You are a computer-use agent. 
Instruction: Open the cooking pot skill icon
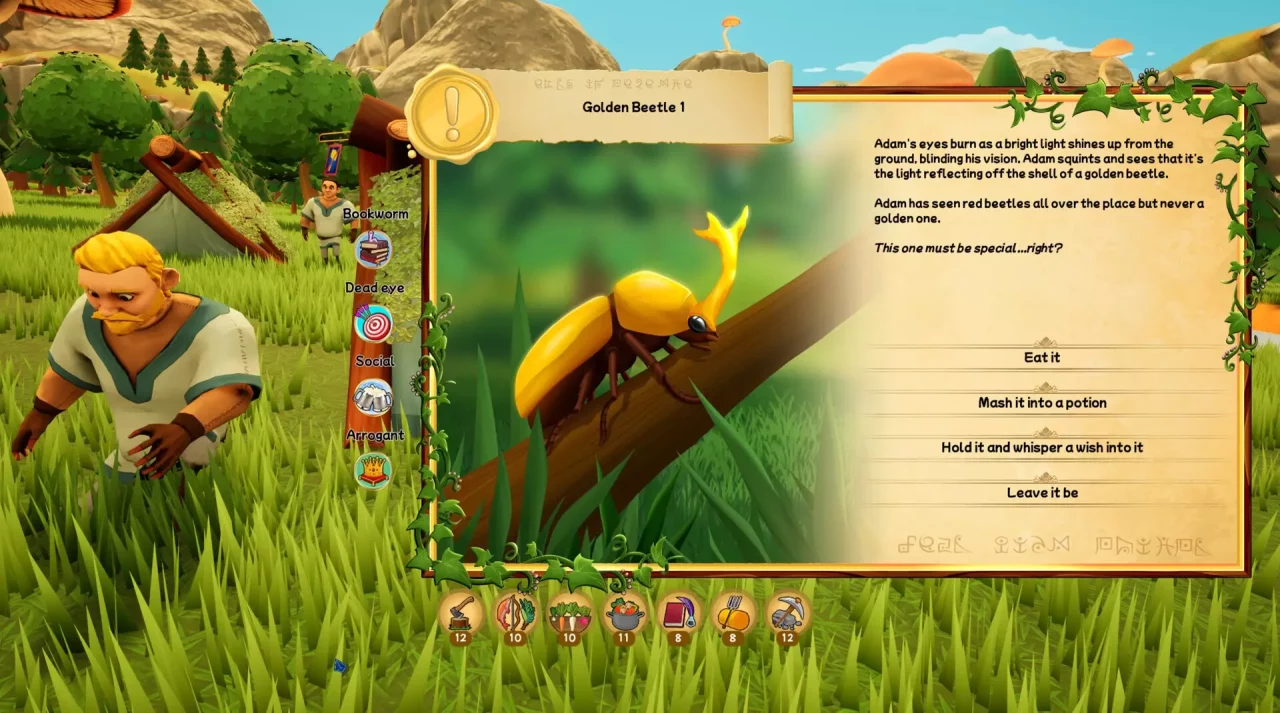click(x=624, y=612)
